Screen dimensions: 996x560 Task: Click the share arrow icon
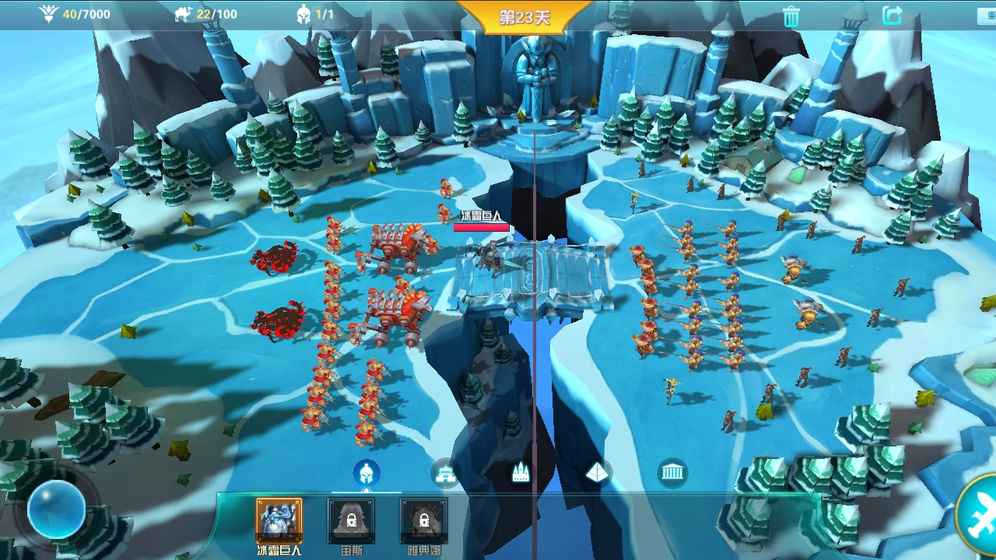(892, 16)
